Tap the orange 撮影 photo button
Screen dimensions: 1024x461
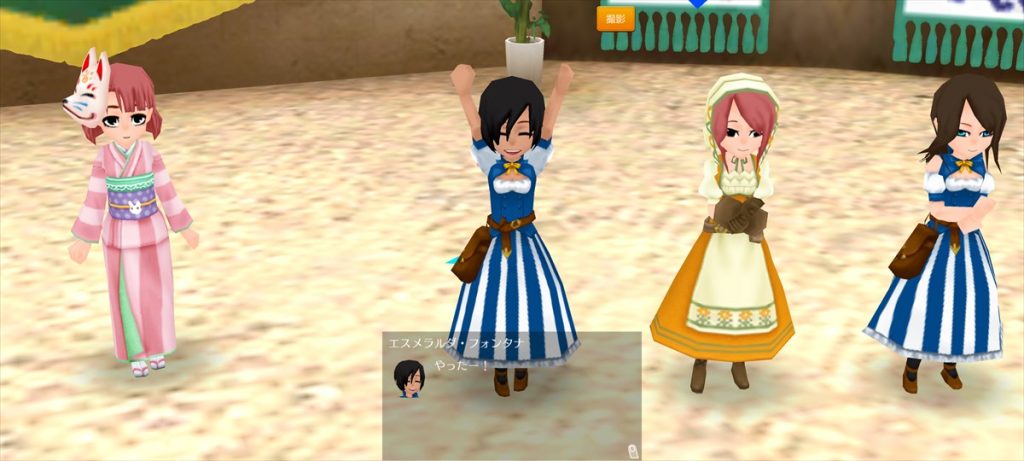tap(615, 18)
